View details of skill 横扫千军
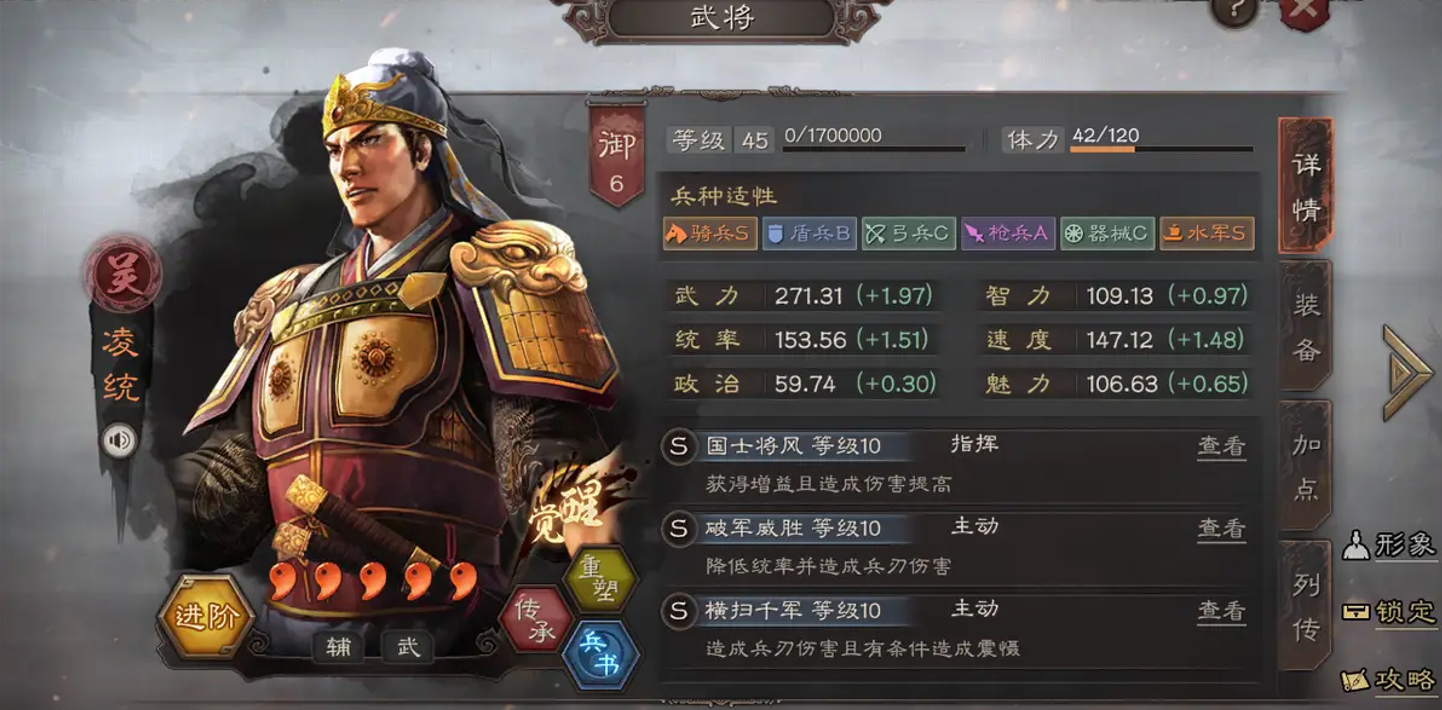The image size is (1442, 710). click(1221, 610)
